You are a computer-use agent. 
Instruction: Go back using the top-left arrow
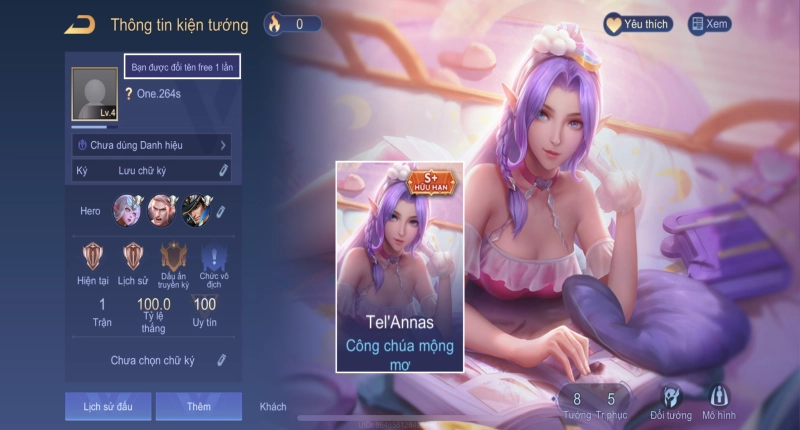(79, 24)
